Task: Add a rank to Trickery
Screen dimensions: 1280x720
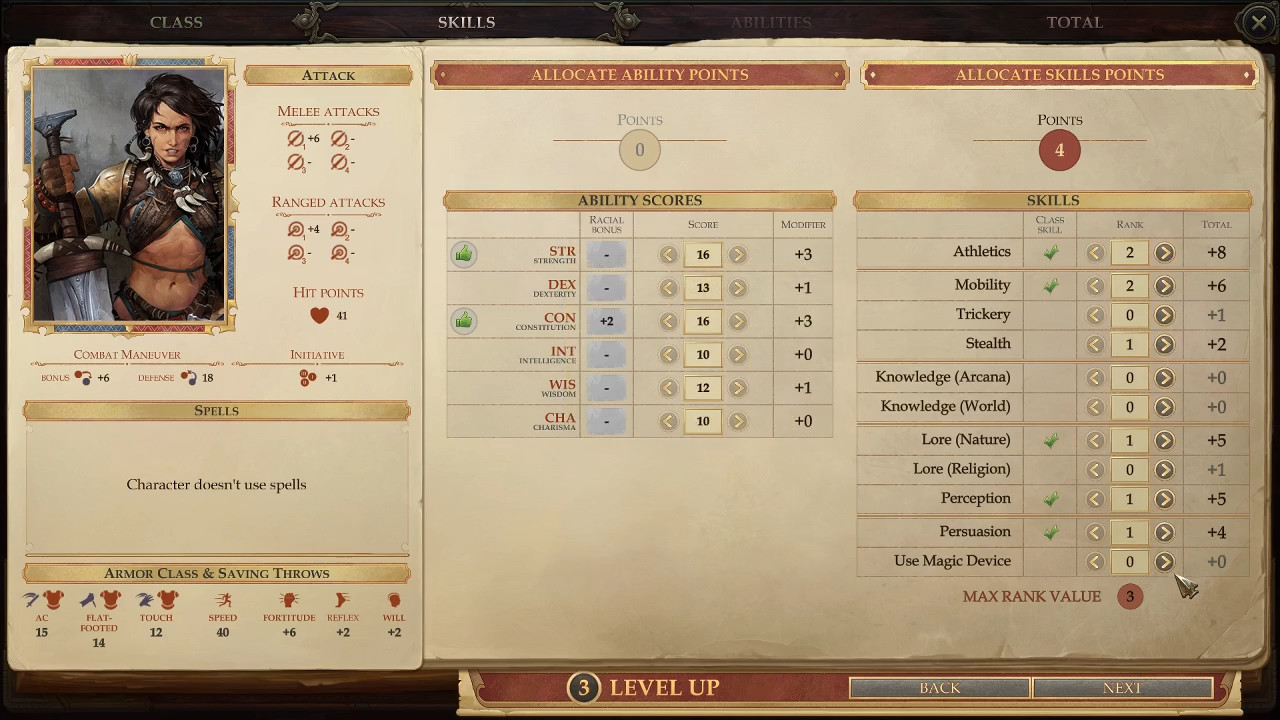Action: pyautogui.click(x=1164, y=315)
